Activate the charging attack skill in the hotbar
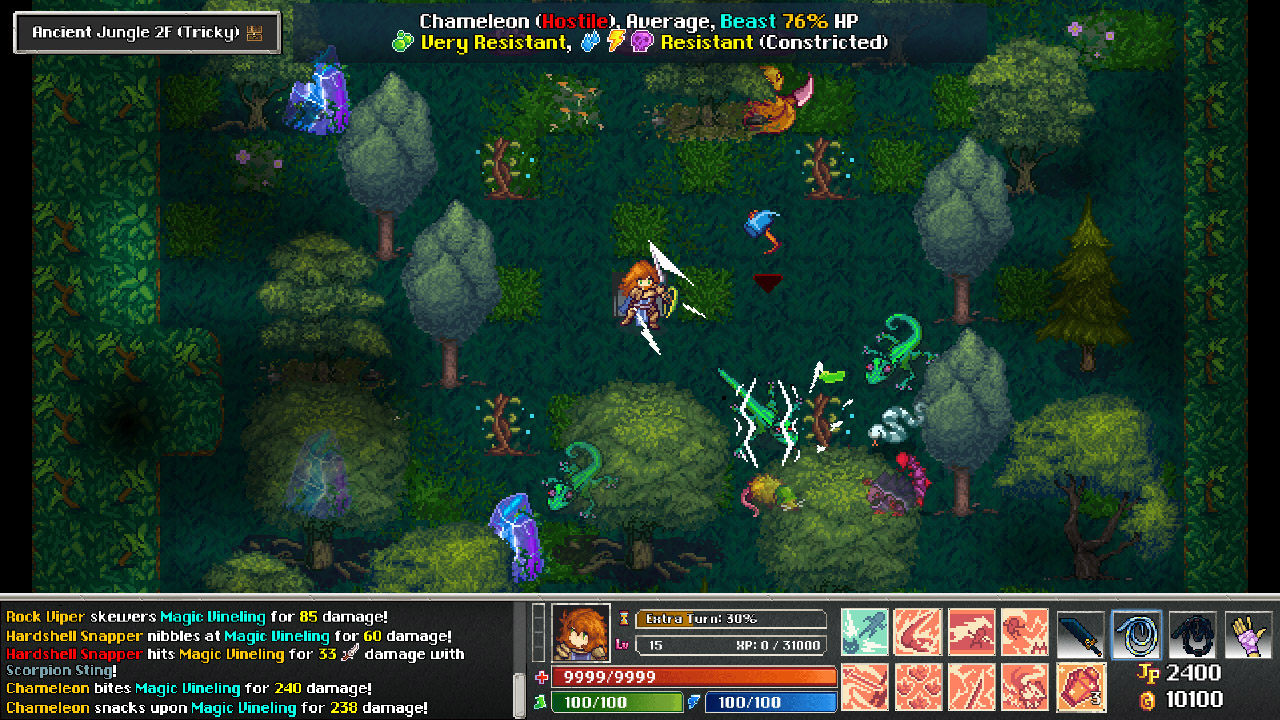 971,632
